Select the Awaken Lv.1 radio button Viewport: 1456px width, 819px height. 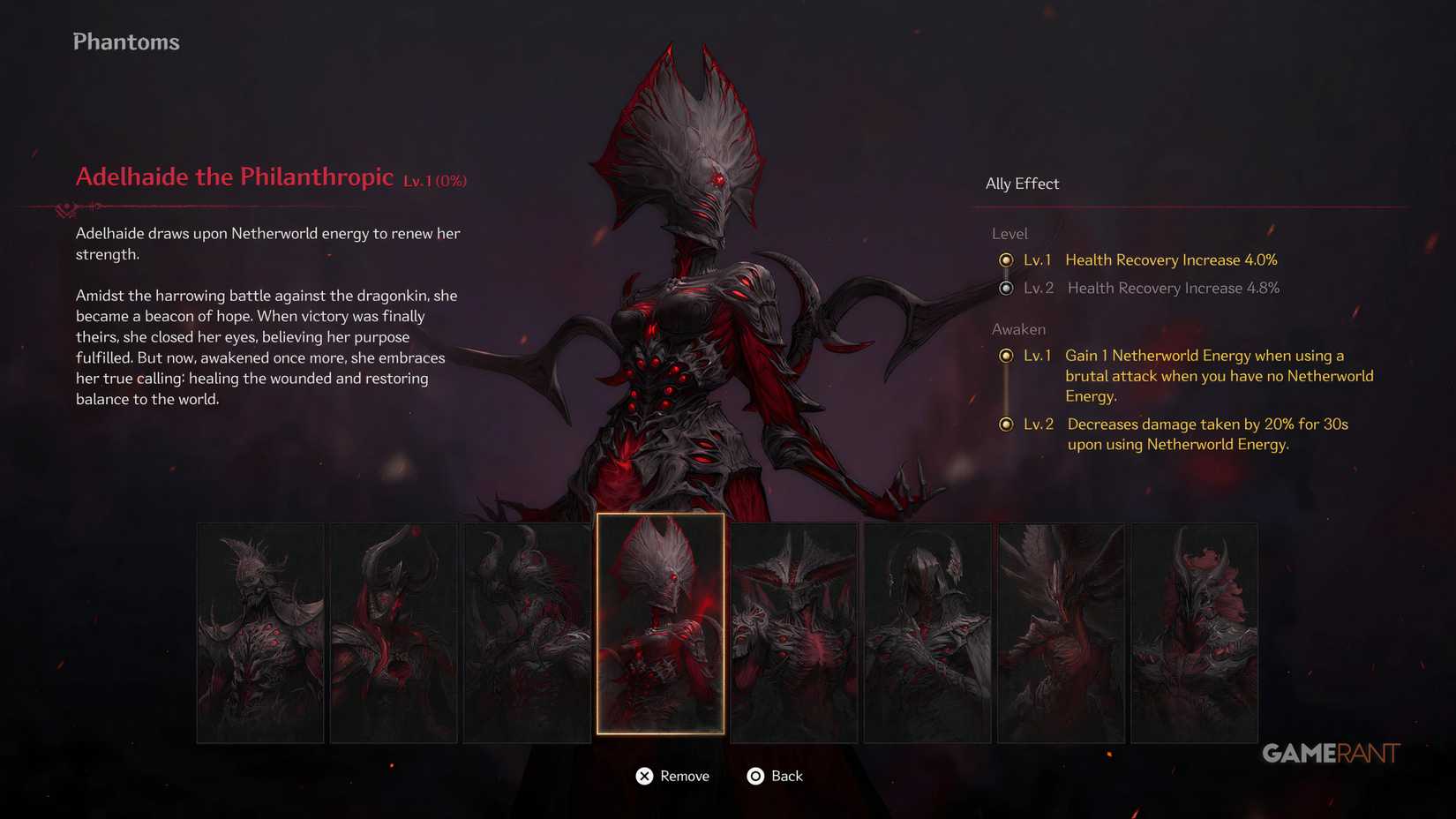tap(1007, 356)
